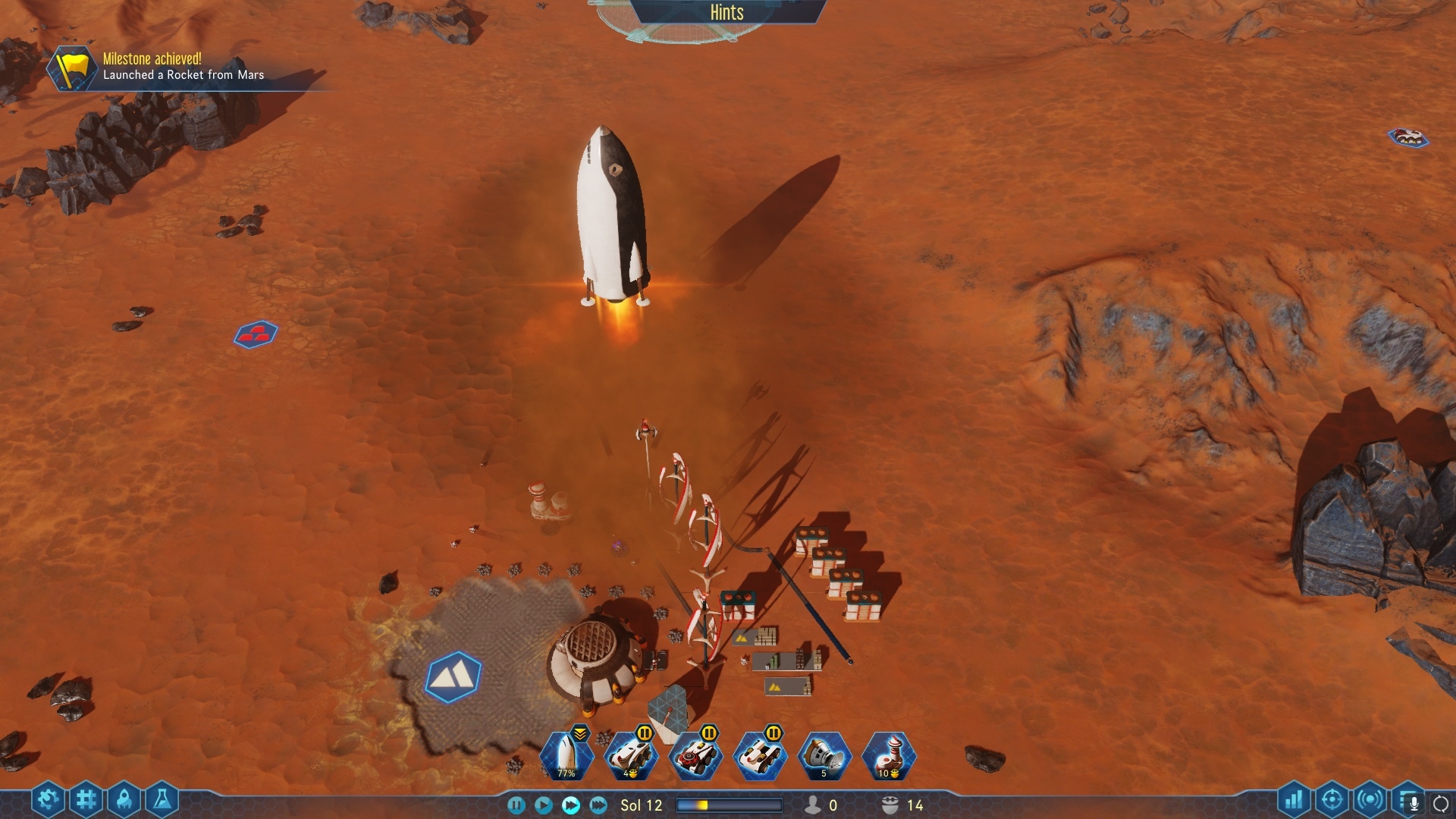Image resolution: width=1456 pixels, height=819 pixels.
Task: Open the Hints panel at screen top
Action: point(726,13)
